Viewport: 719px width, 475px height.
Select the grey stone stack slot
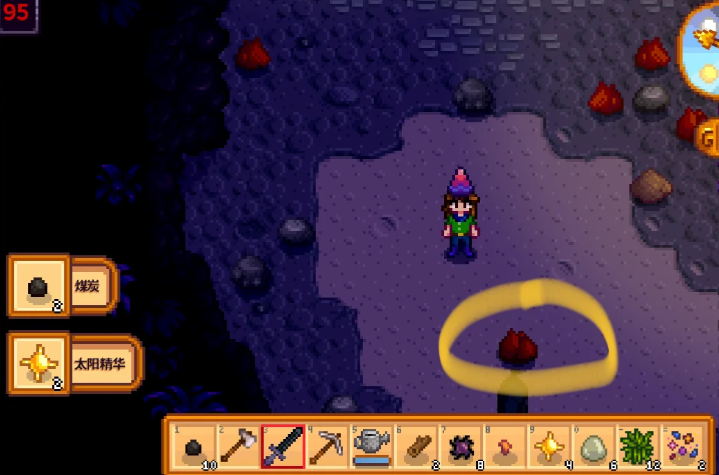(x=591, y=446)
